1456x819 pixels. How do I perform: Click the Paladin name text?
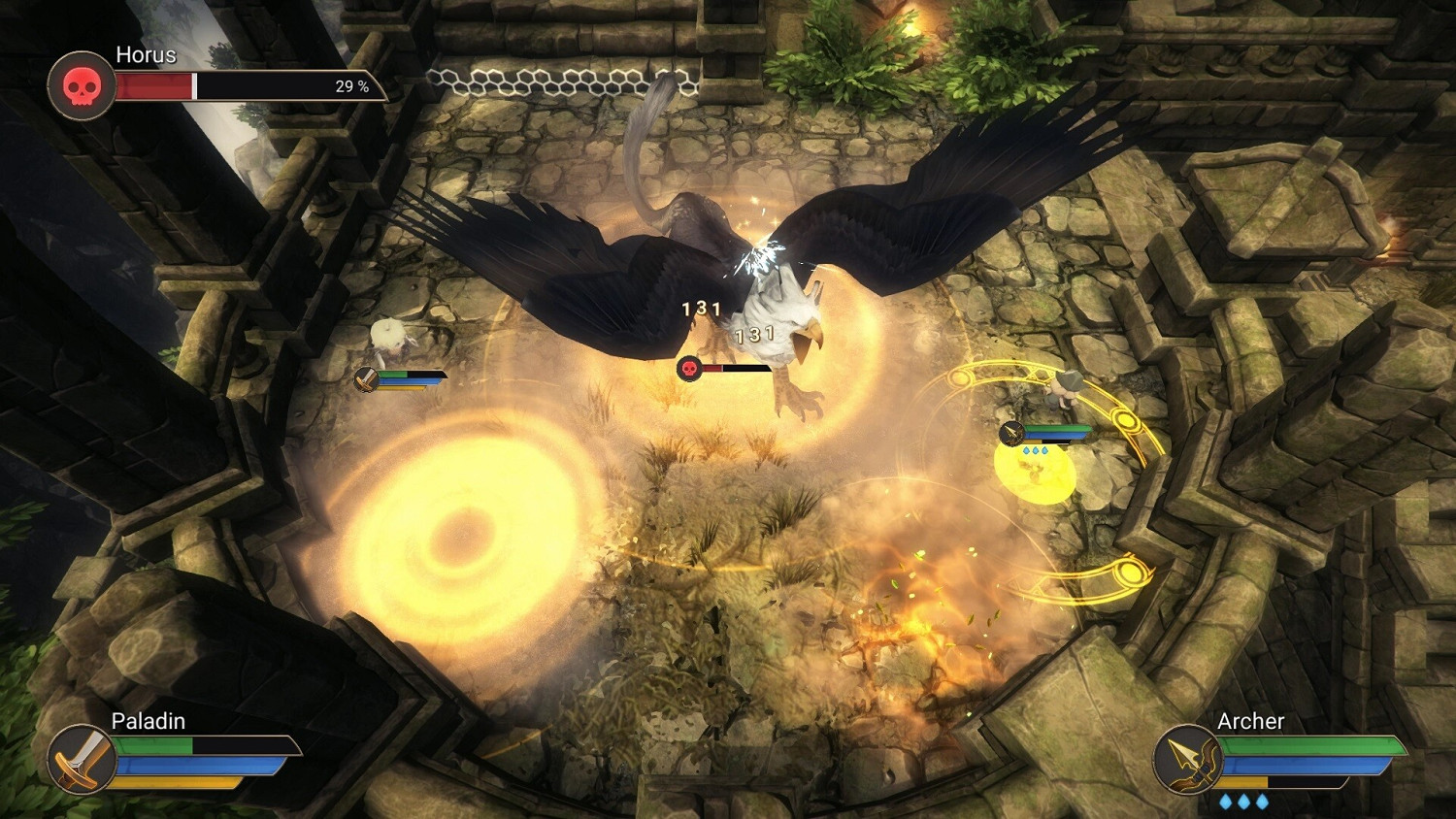[x=148, y=721]
